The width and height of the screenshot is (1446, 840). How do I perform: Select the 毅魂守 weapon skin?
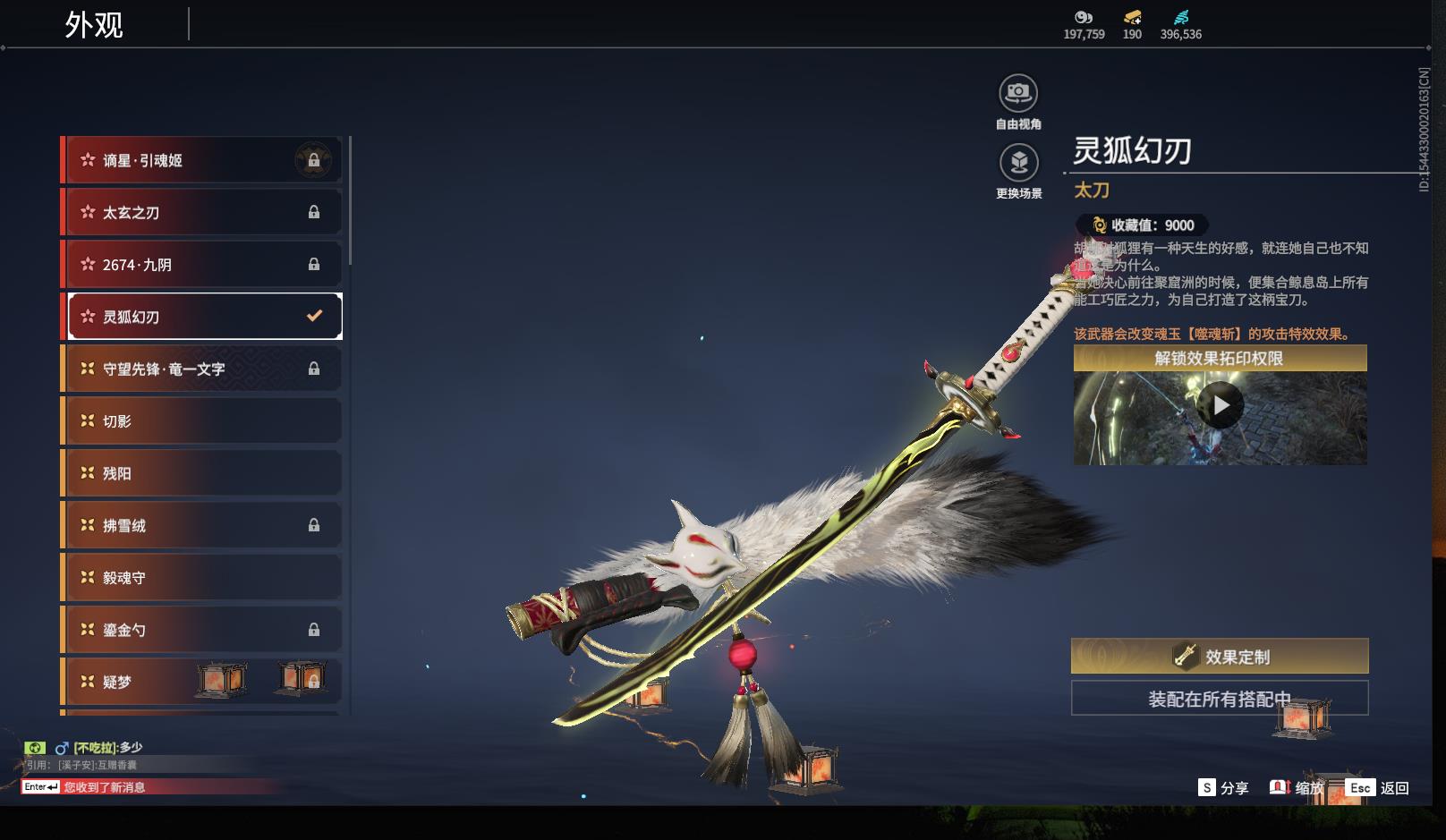tap(204, 578)
